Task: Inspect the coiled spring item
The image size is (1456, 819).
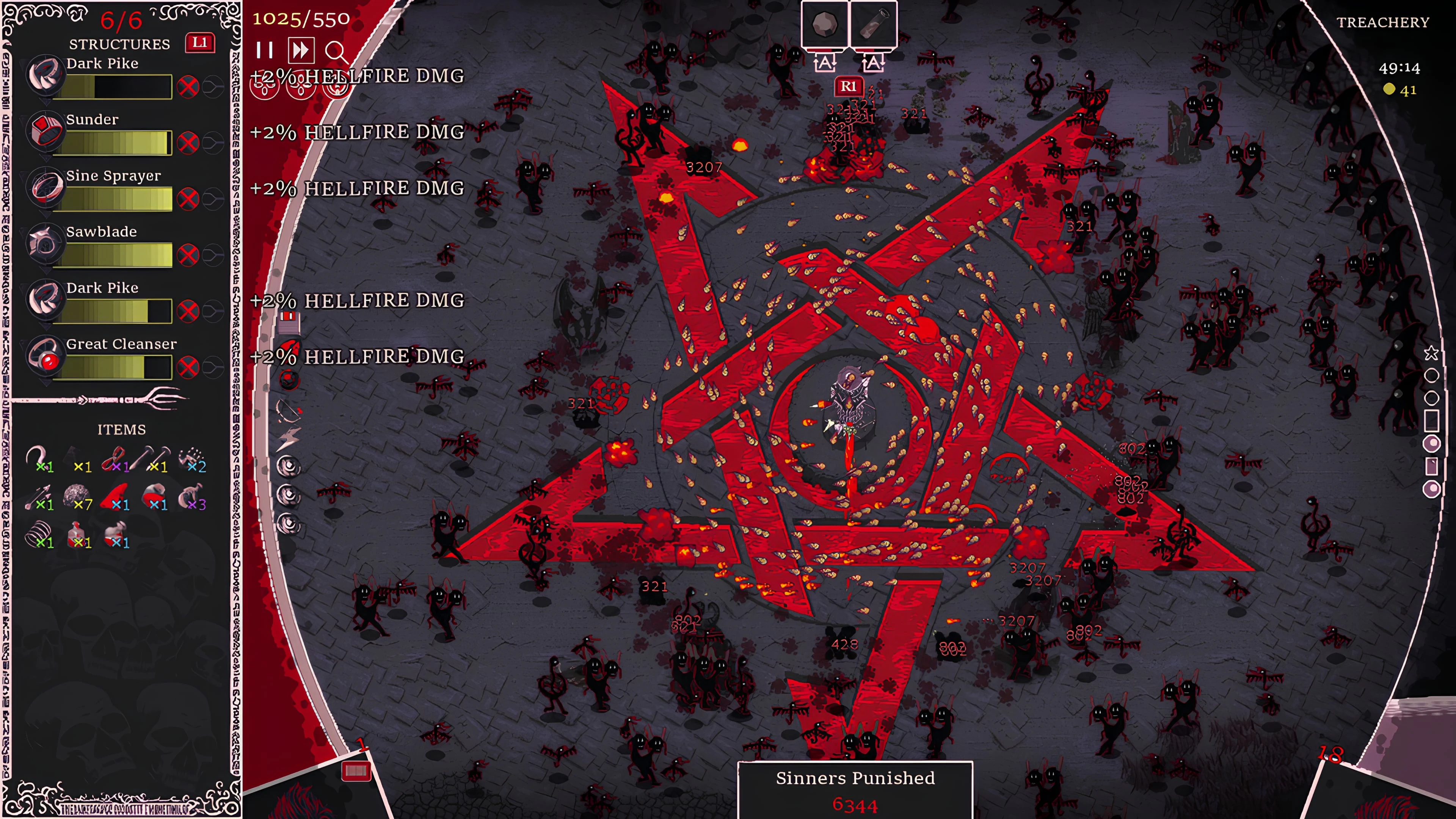Action: (x=38, y=533)
